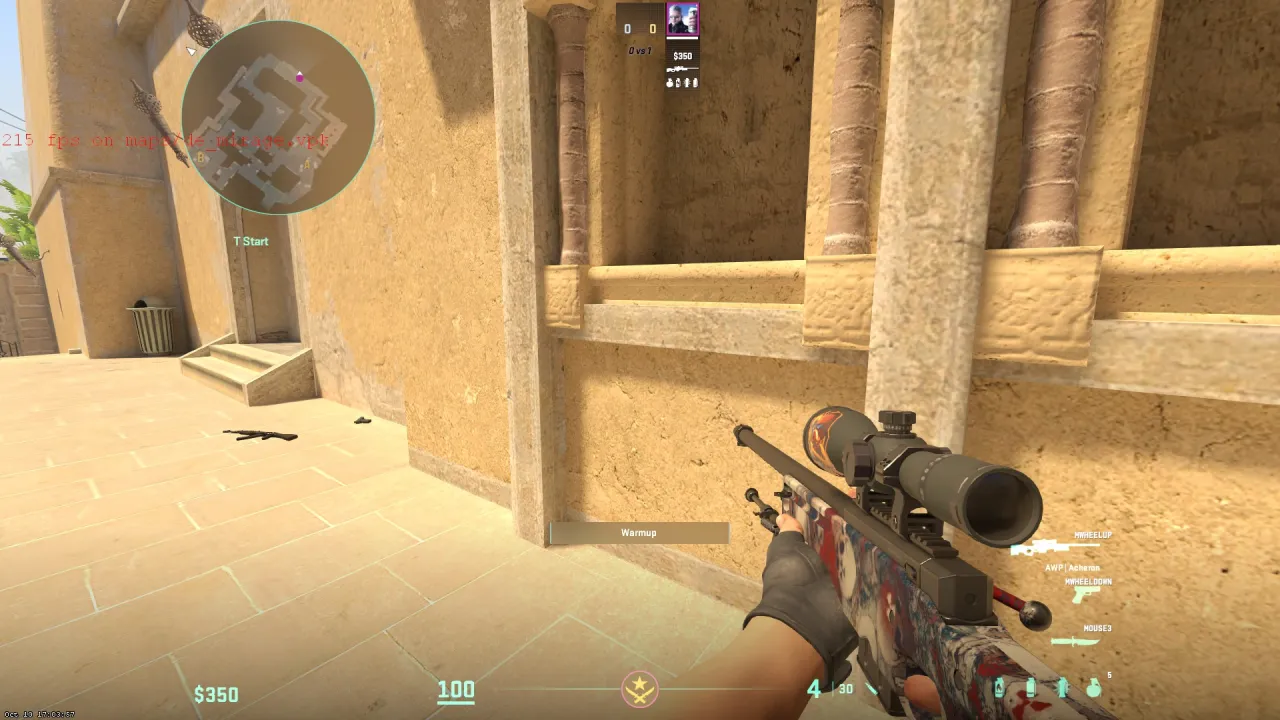Screen dimensions: 1280x720
Task: Click the $350 money display
Action: pyautogui.click(x=216, y=693)
